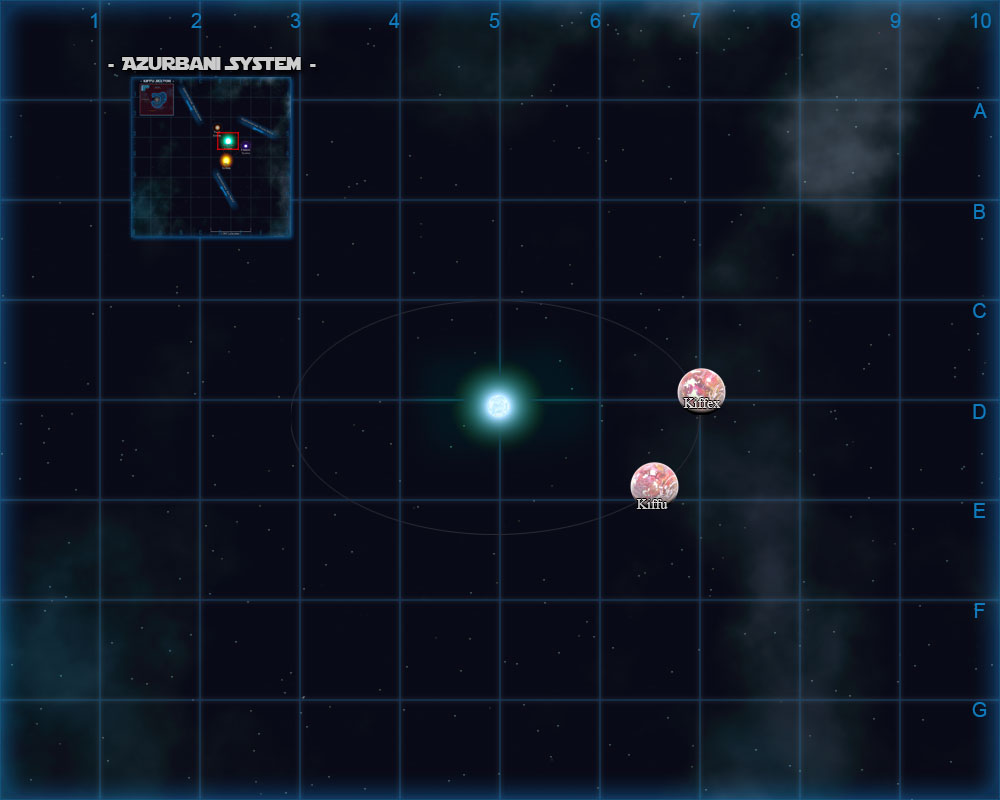
Task: Choose the yellow star system on the minimap
Action: click(x=226, y=160)
